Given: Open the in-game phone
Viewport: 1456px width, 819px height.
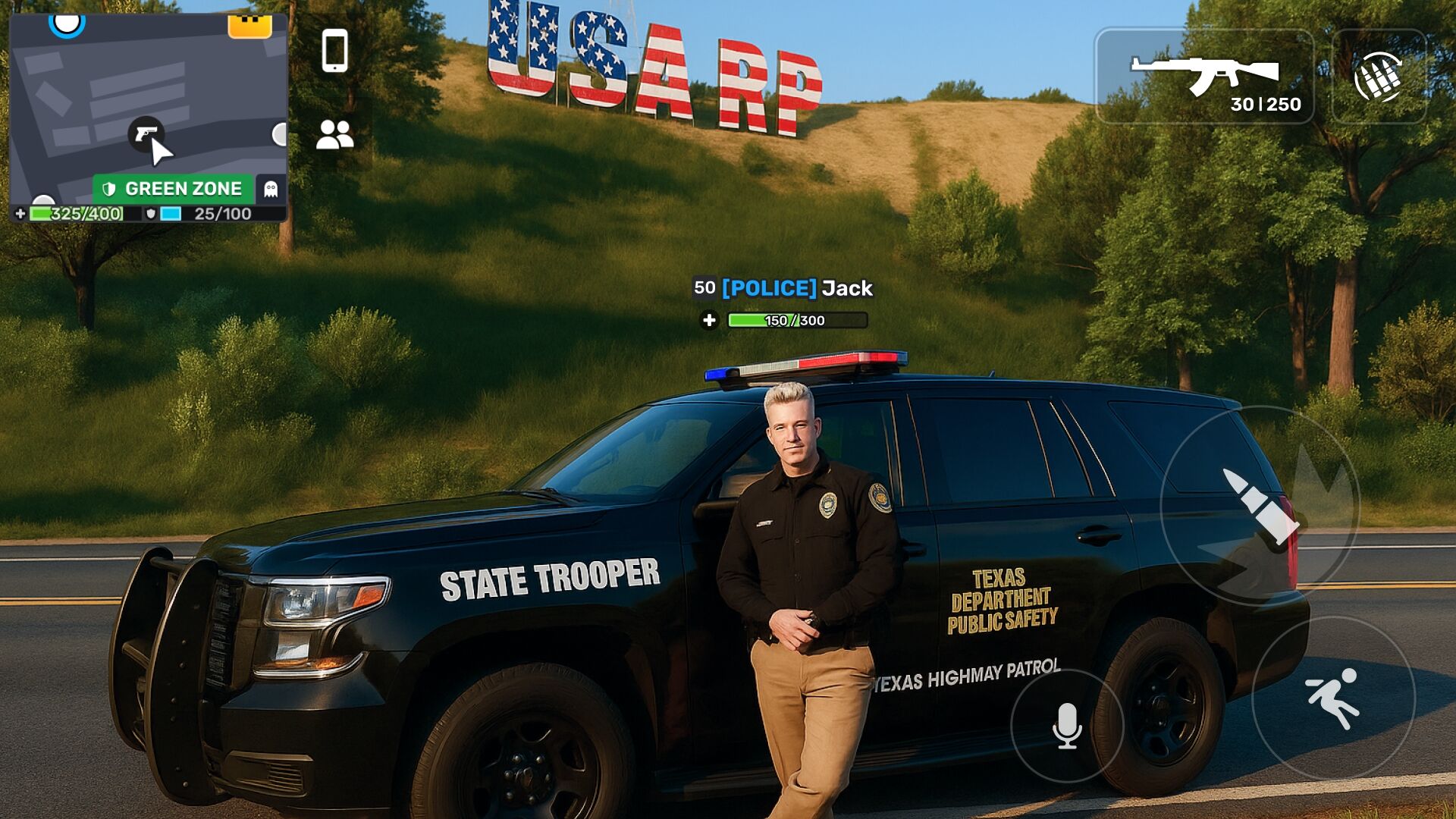Looking at the screenshot, I should tap(336, 52).
